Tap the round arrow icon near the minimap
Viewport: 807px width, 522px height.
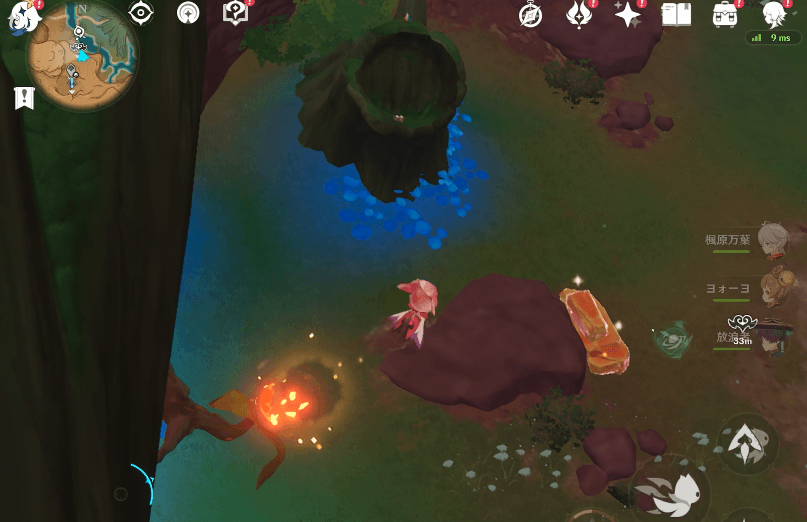[x=188, y=14]
